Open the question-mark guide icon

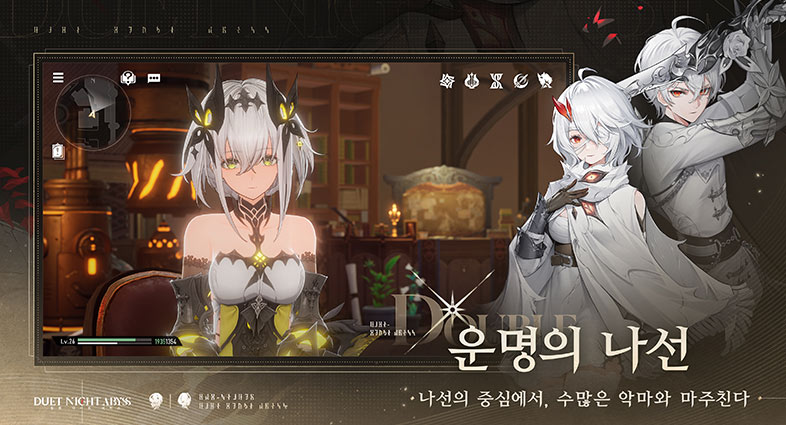click(128, 77)
